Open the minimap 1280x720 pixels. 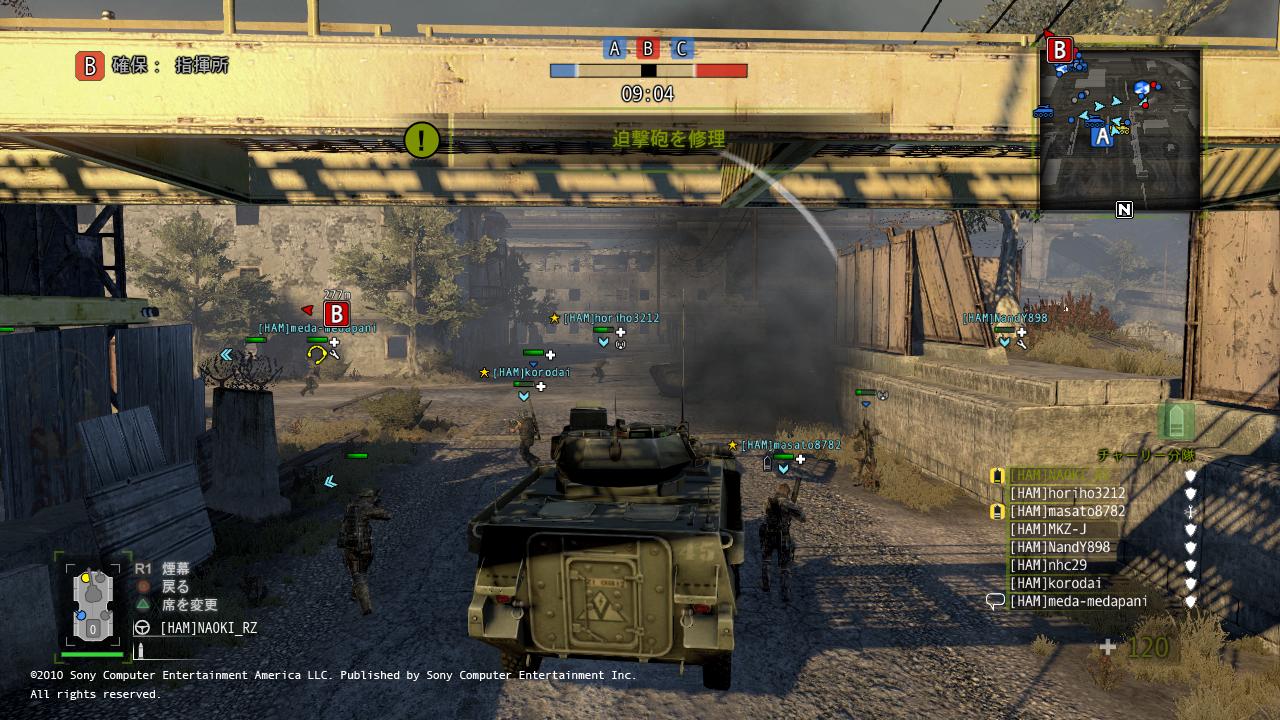[x=1120, y=128]
